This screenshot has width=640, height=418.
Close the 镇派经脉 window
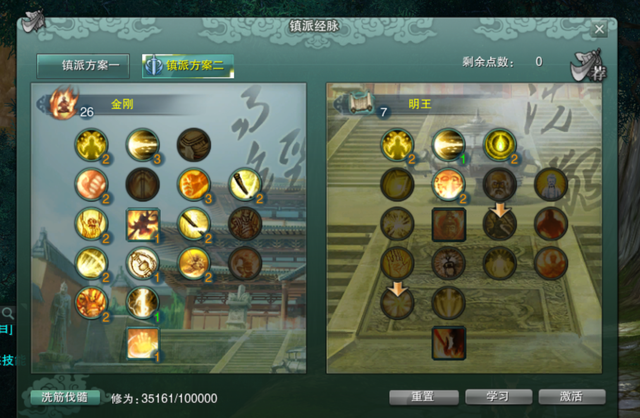point(599,29)
